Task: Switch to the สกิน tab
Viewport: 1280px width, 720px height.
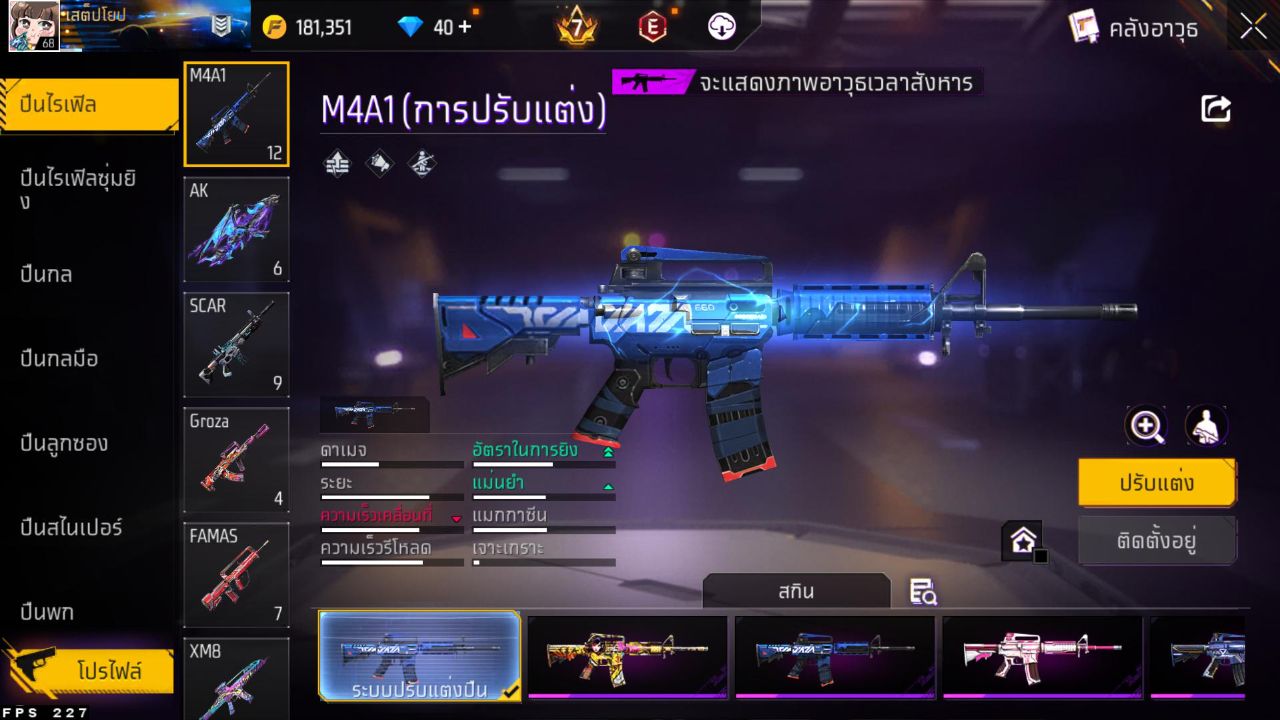Action: (797, 591)
